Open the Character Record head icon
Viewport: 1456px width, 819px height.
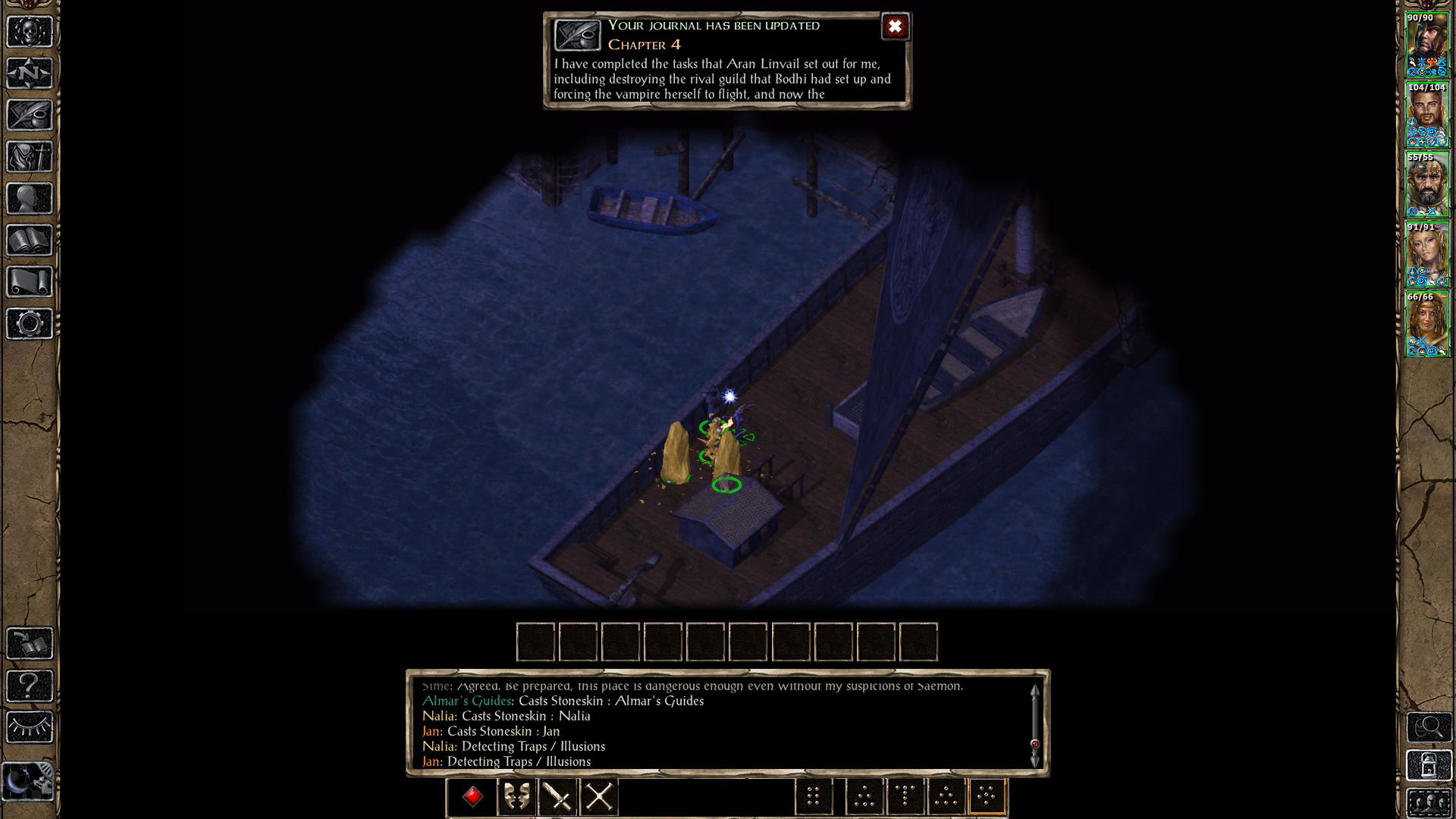tap(28, 196)
